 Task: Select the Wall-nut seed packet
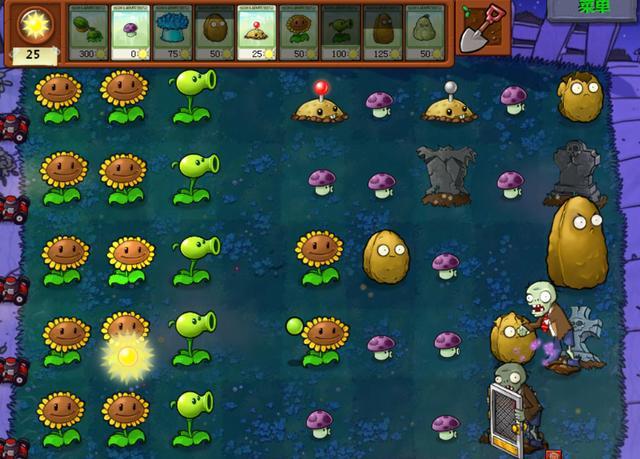pyautogui.click(x=214, y=32)
